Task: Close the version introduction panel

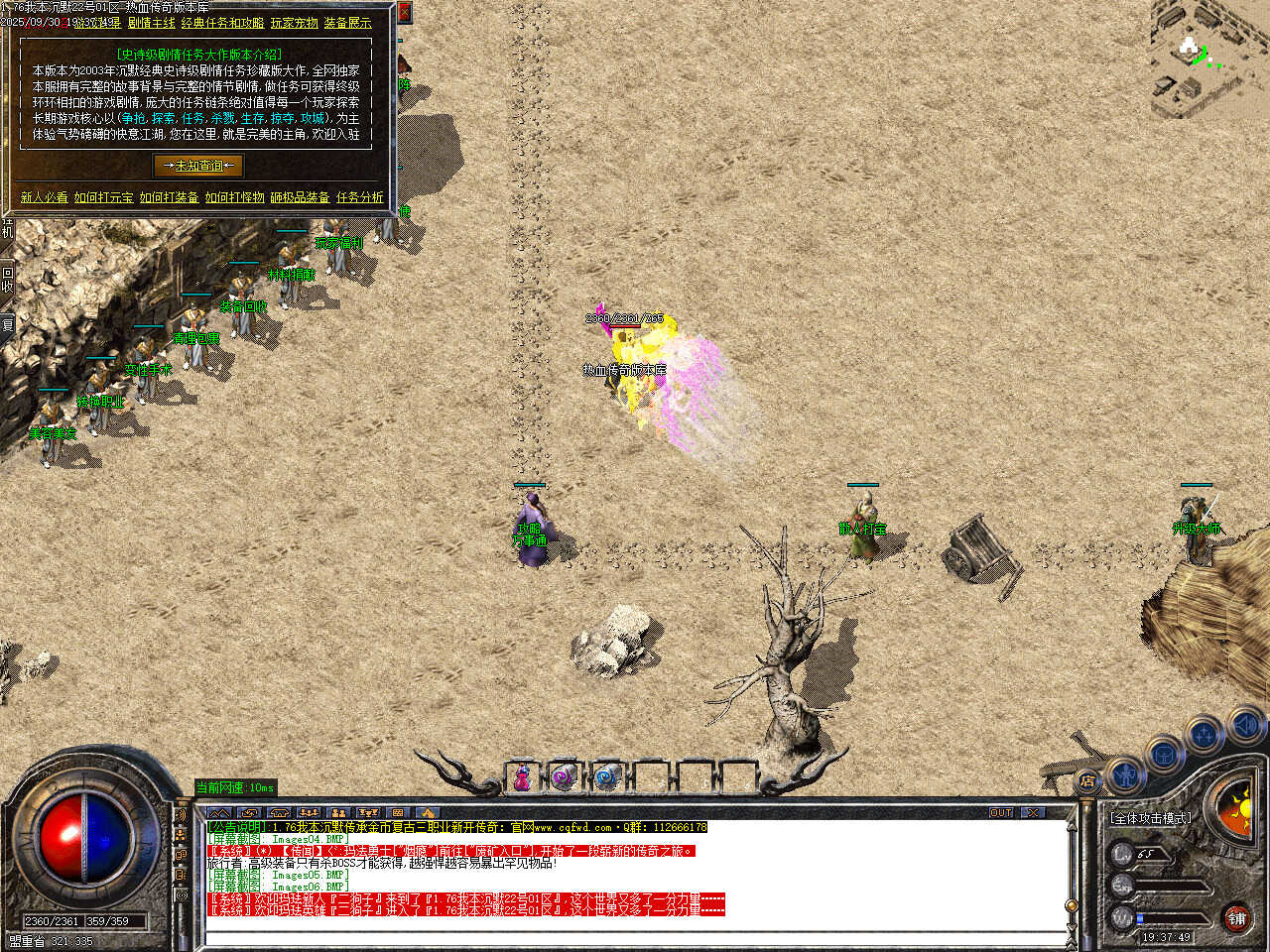Action: pos(404,12)
